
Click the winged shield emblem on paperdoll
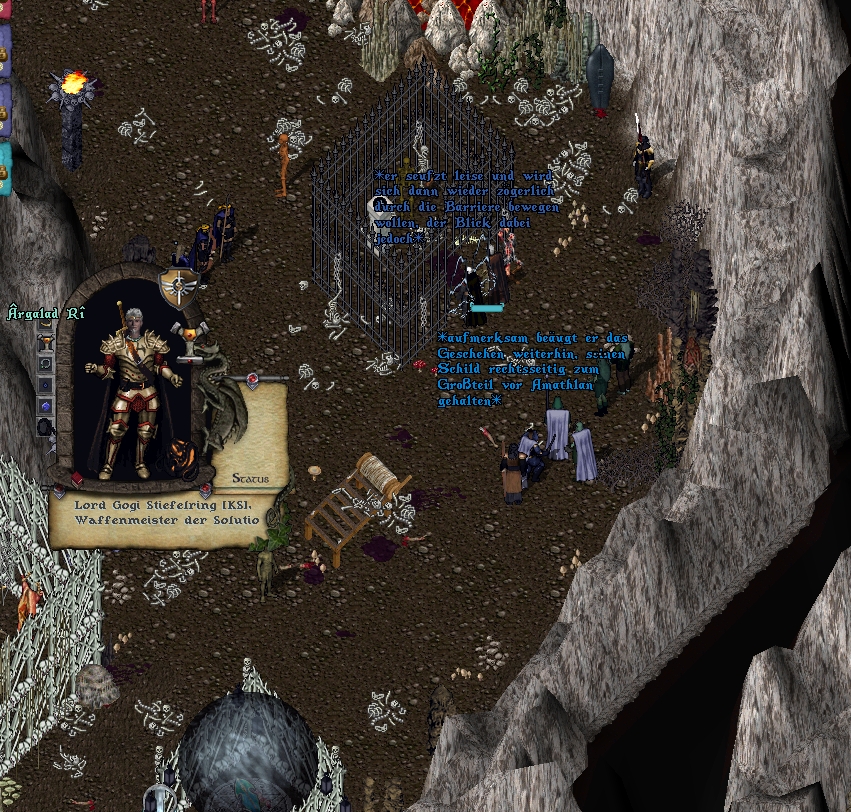coord(178,286)
